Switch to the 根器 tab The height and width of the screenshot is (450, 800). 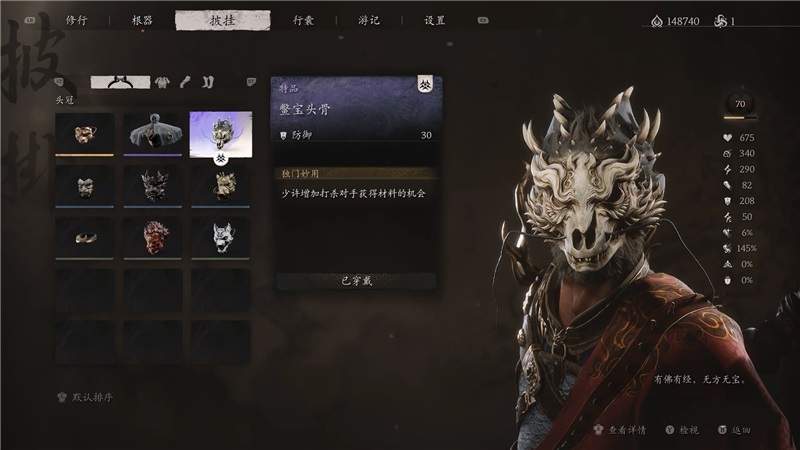pyautogui.click(x=142, y=20)
